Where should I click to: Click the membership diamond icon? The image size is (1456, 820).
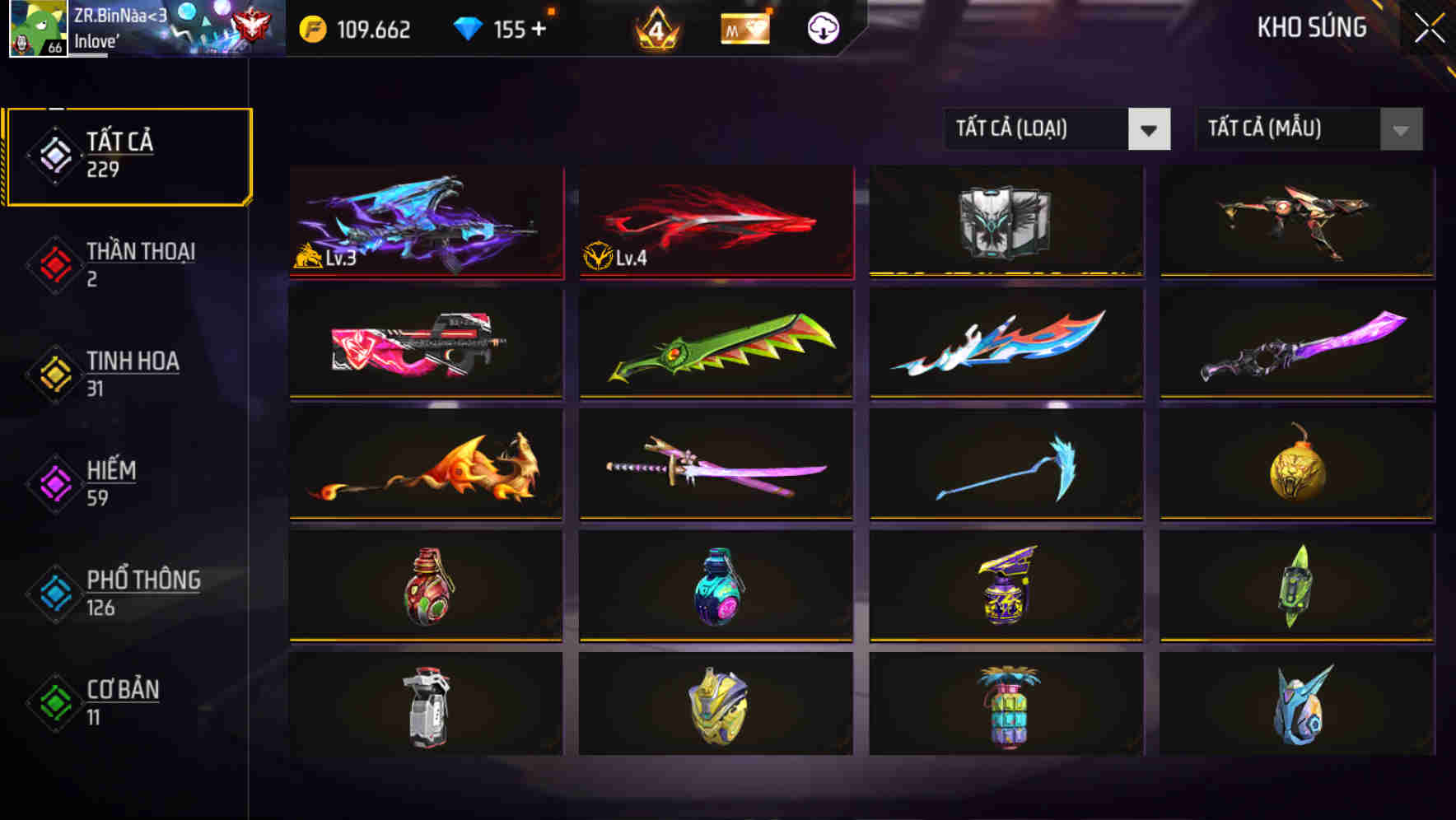[x=746, y=30]
